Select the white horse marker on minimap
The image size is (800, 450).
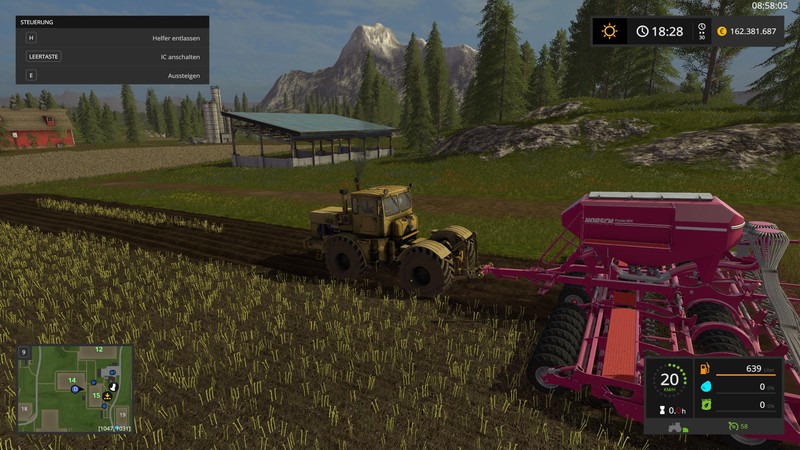click(x=113, y=386)
